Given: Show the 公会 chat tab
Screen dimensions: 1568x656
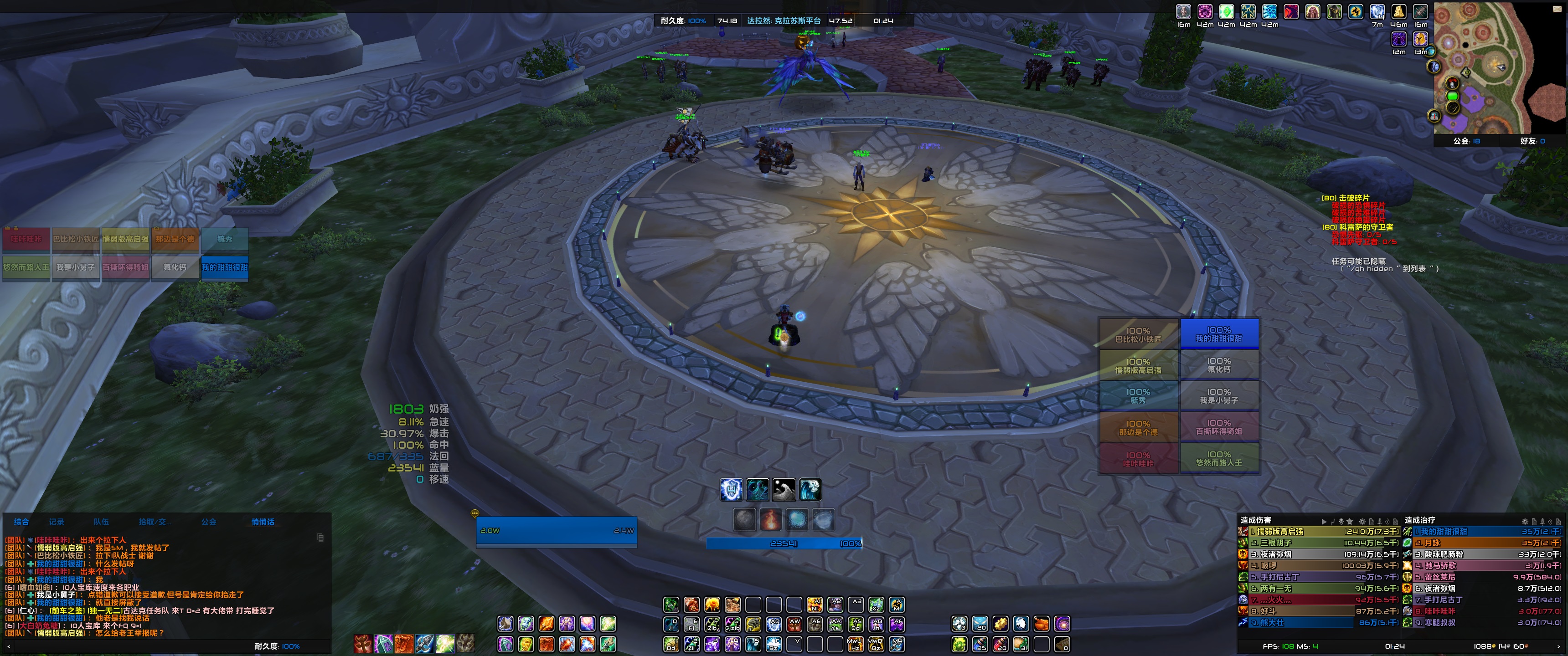Looking at the screenshot, I should (x=209, y=522).
